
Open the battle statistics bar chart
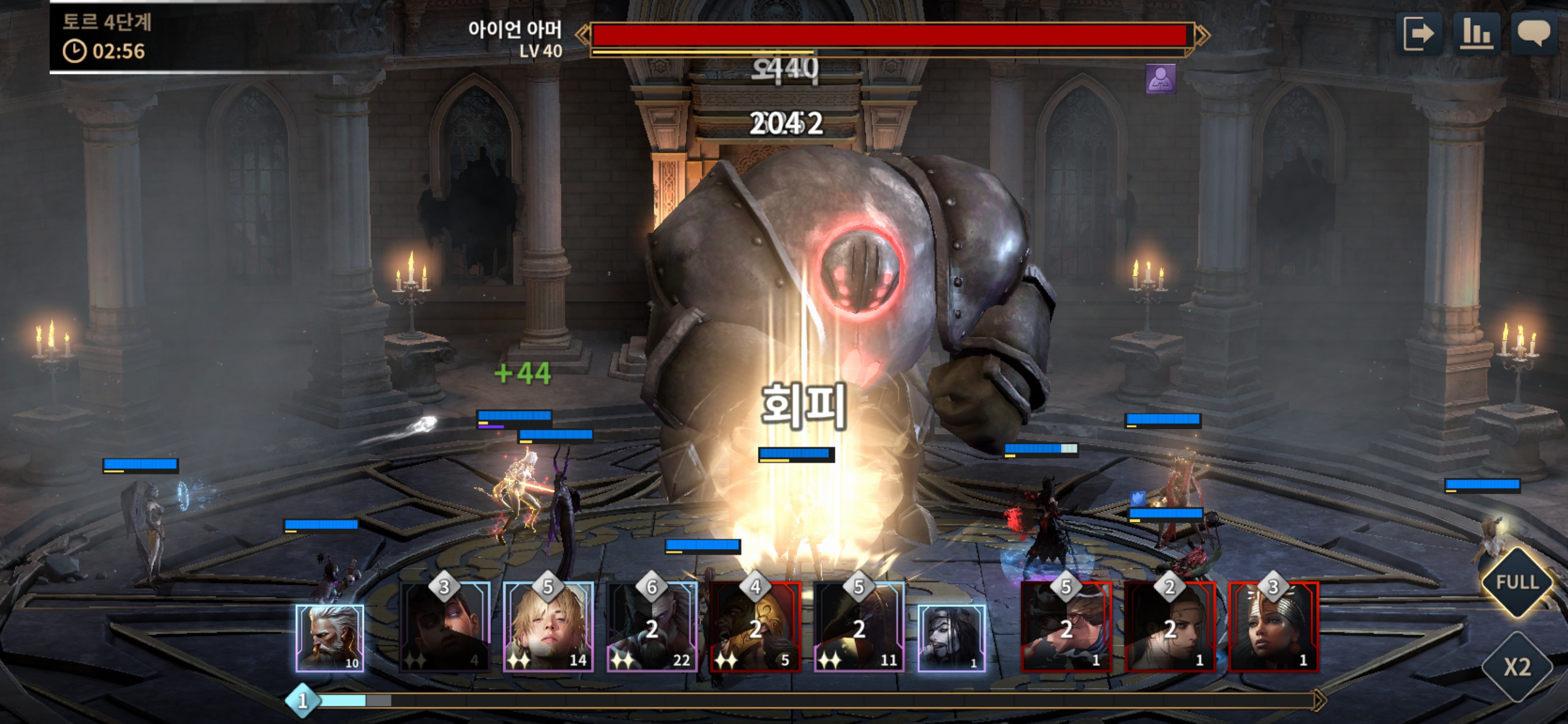(1476, 34)
